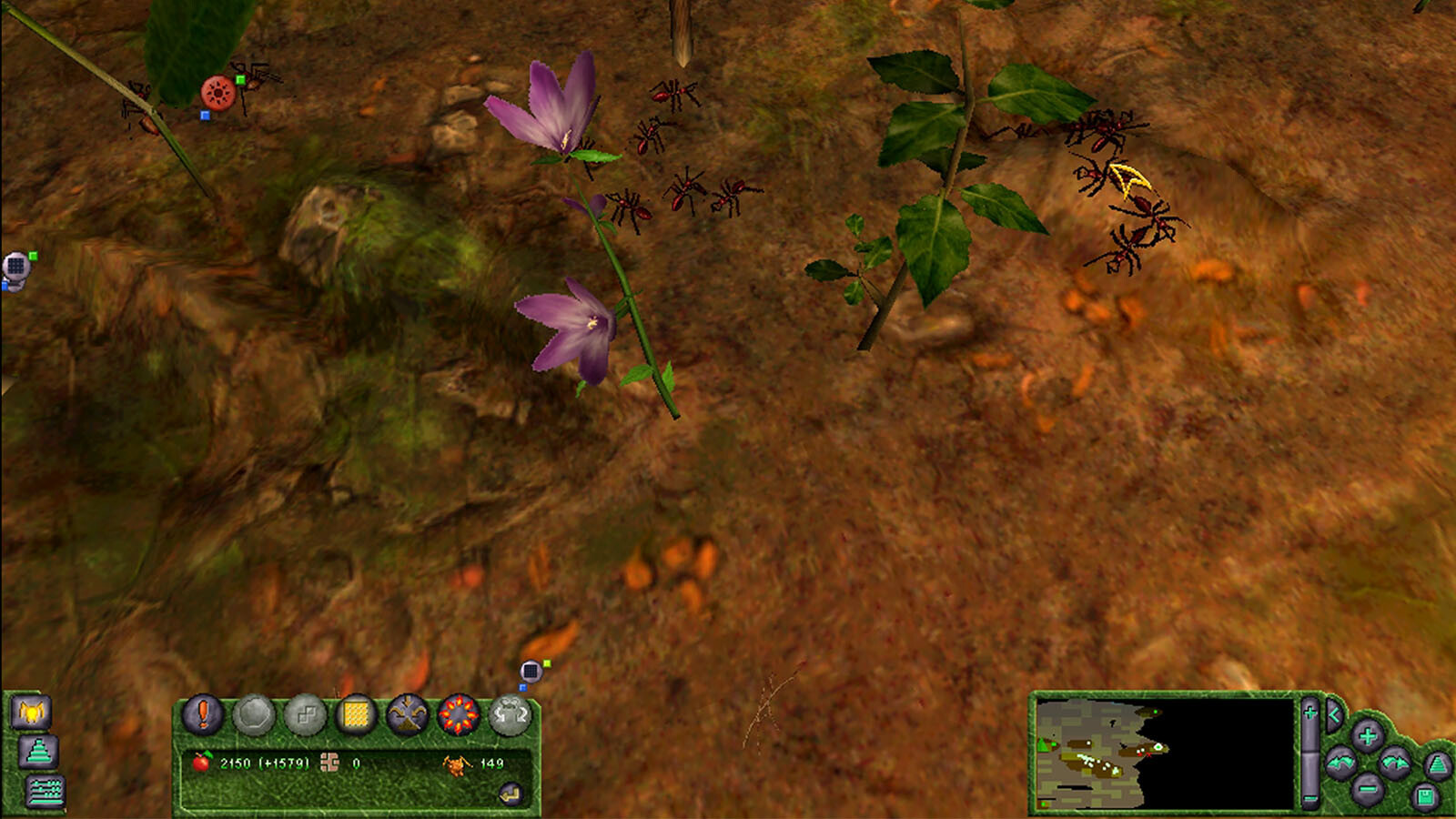Activate the converging arrows gather command
This screenshot has height=819, width=1456.
click(x=407, y=715)
